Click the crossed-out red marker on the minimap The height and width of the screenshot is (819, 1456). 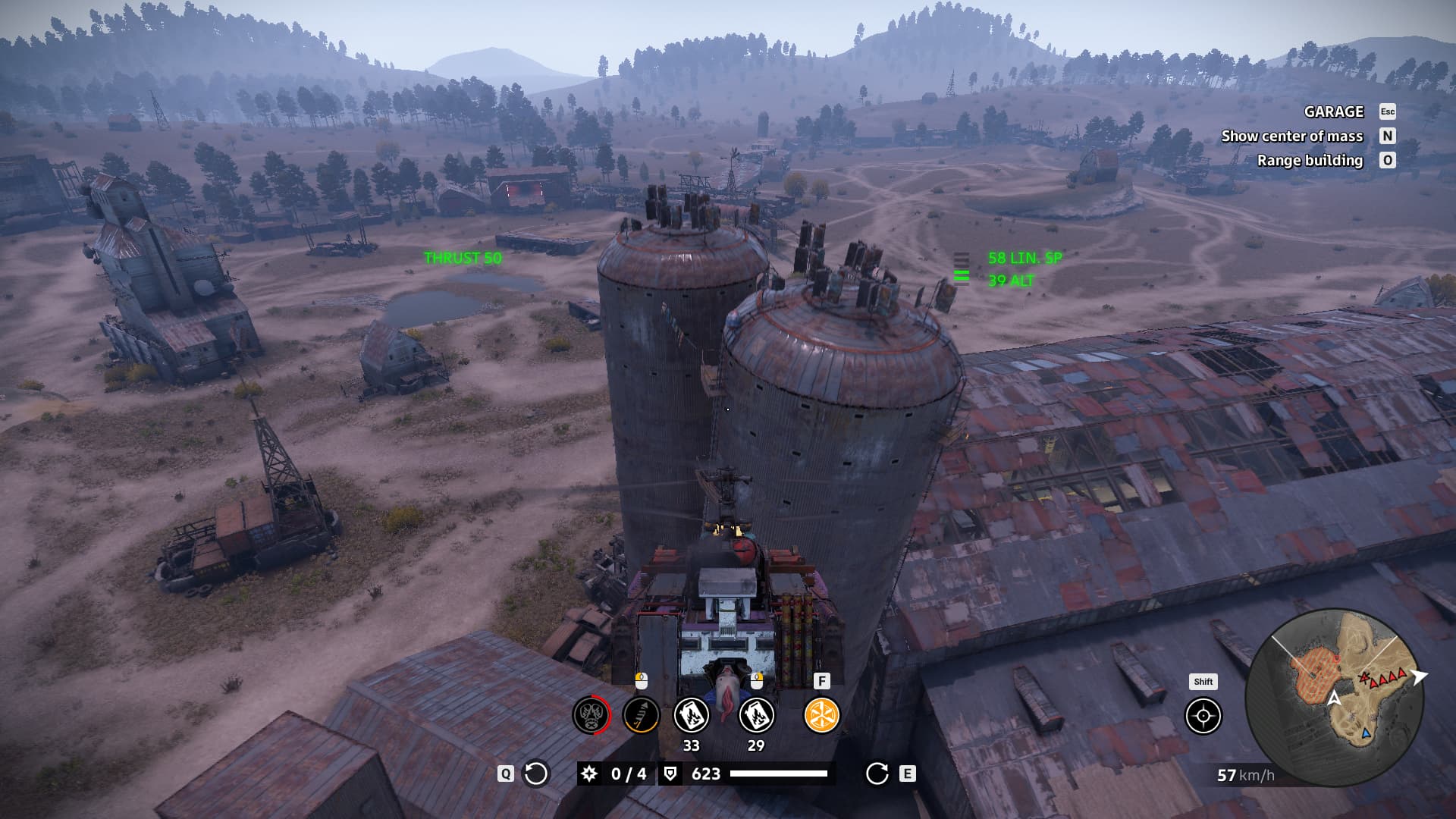[x=1365, y=676]
